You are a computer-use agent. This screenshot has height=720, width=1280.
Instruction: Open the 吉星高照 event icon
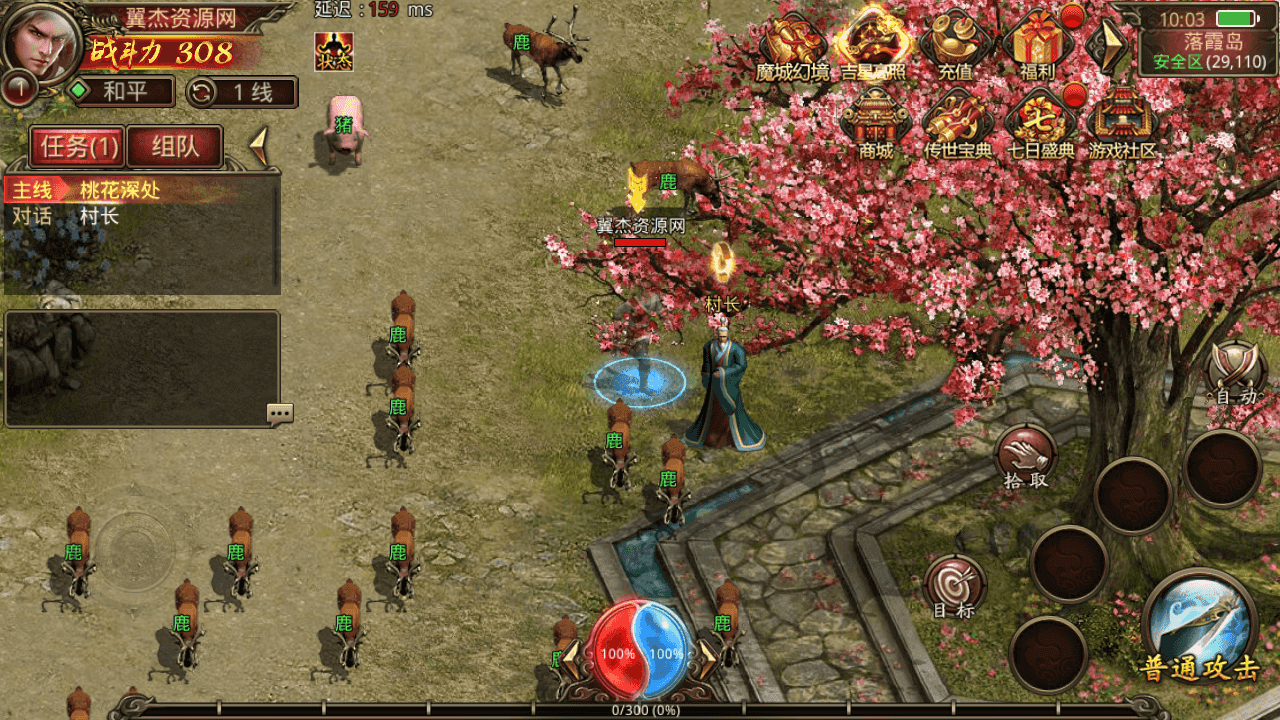(874, 45)
